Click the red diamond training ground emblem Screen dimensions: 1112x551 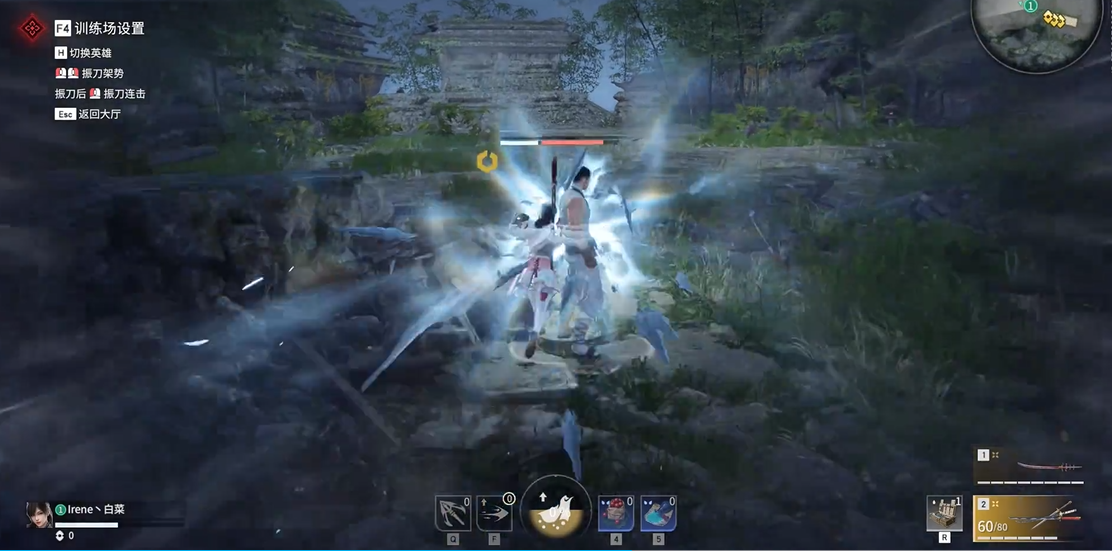tap(32, 28)
